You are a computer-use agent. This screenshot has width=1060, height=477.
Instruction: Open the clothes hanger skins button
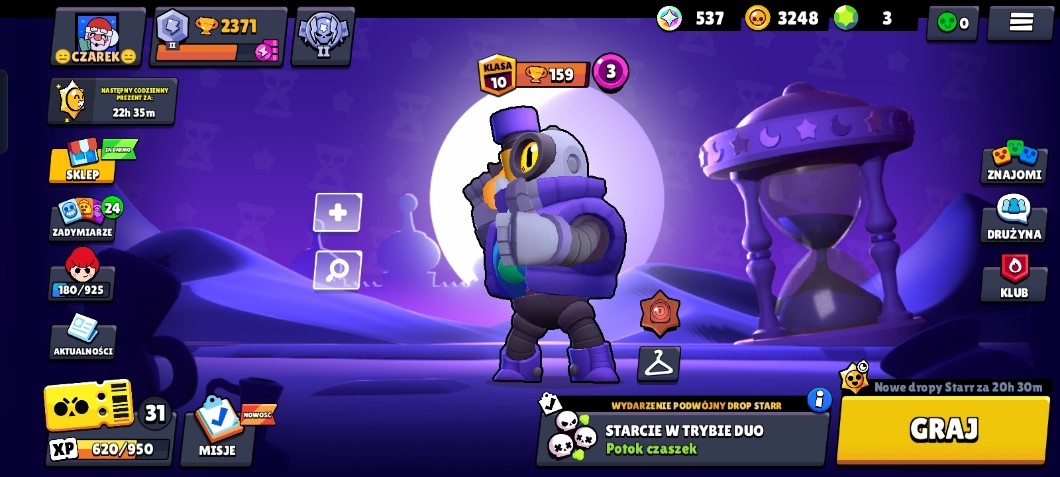pyautogui.click(x=658, y=364)
